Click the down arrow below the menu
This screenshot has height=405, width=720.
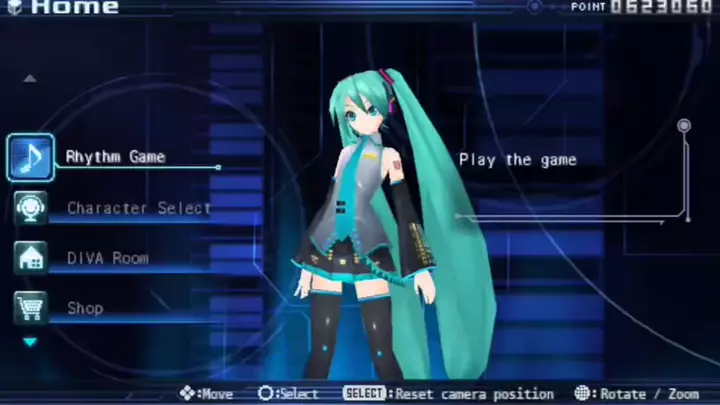tap(30, 342)
